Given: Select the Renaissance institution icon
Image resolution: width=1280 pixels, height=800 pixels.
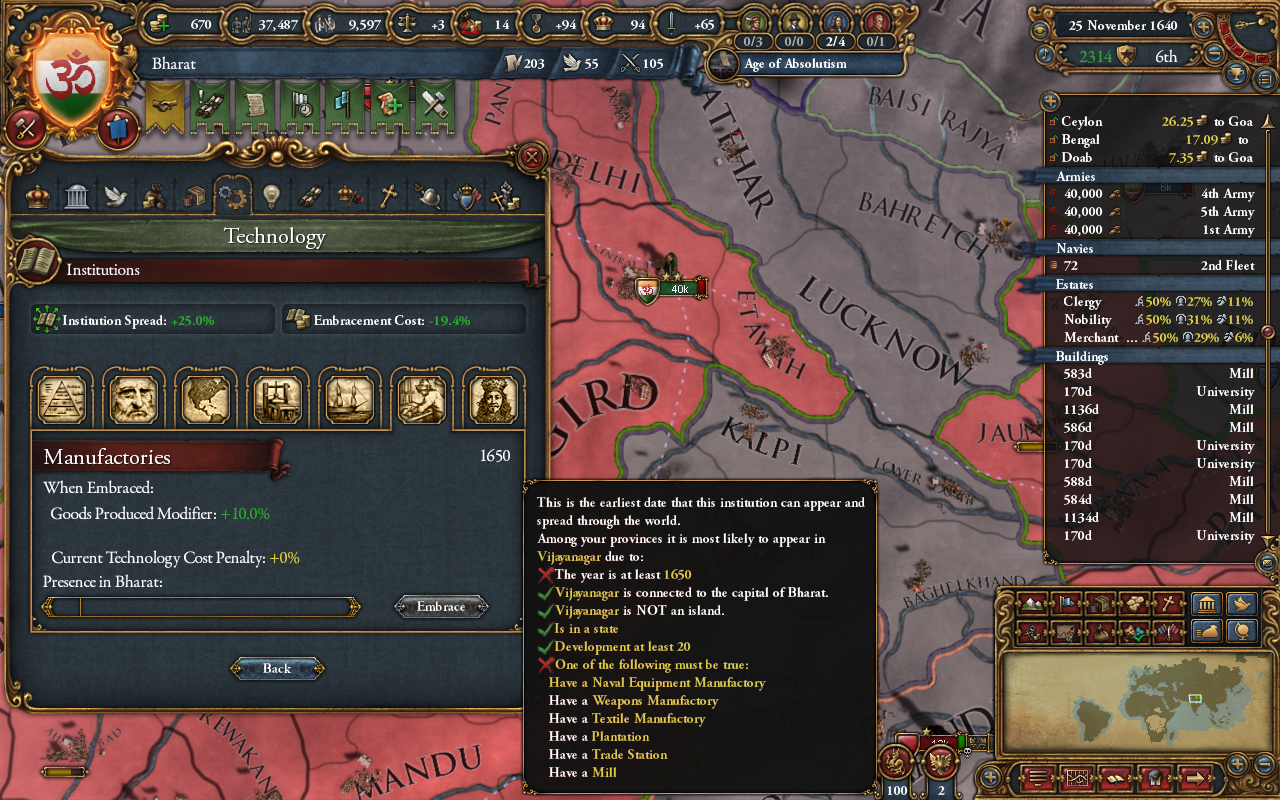Looking at the screenshot, I should pos(134,397).
